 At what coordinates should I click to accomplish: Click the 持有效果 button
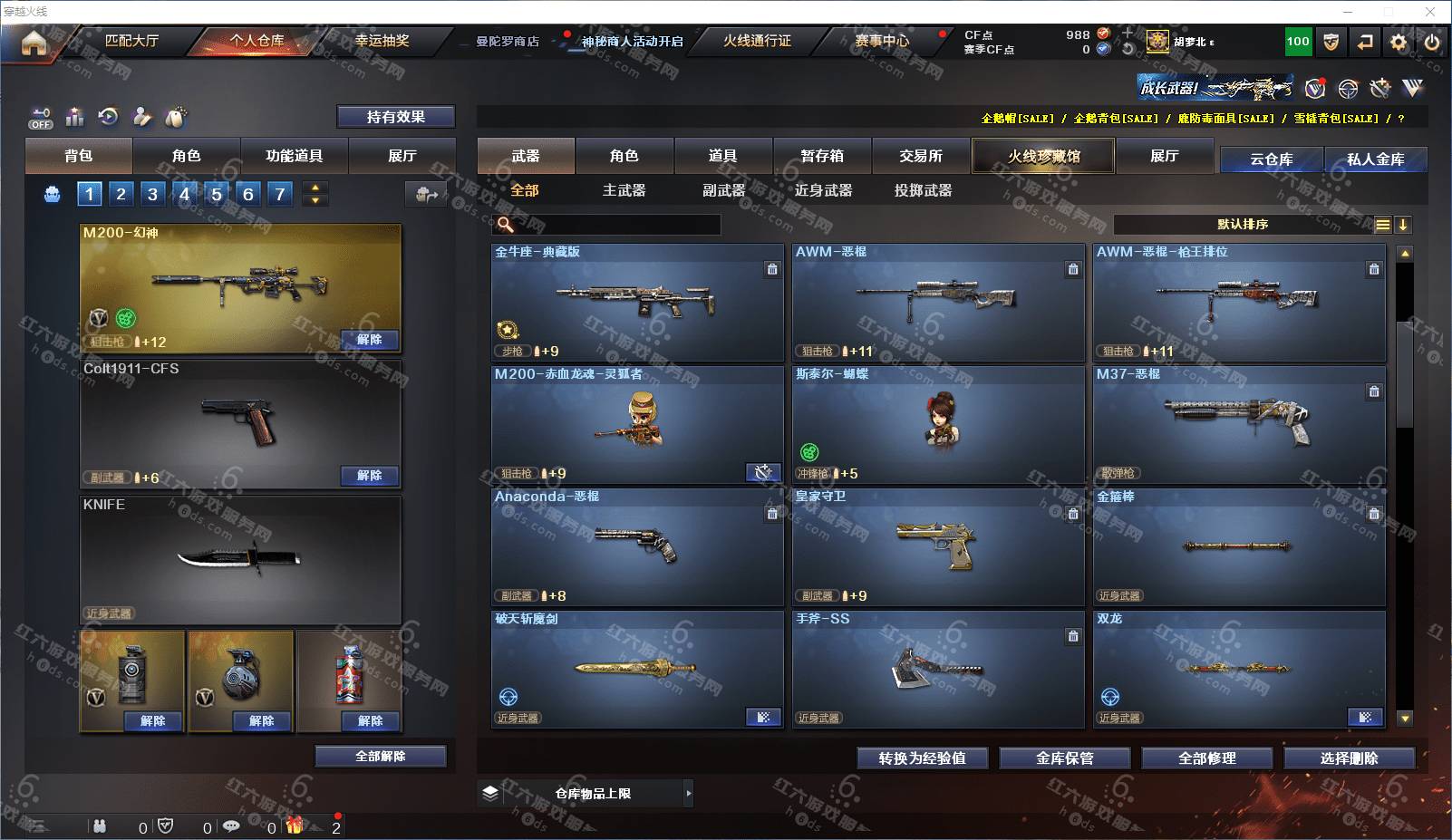(395, 117)
